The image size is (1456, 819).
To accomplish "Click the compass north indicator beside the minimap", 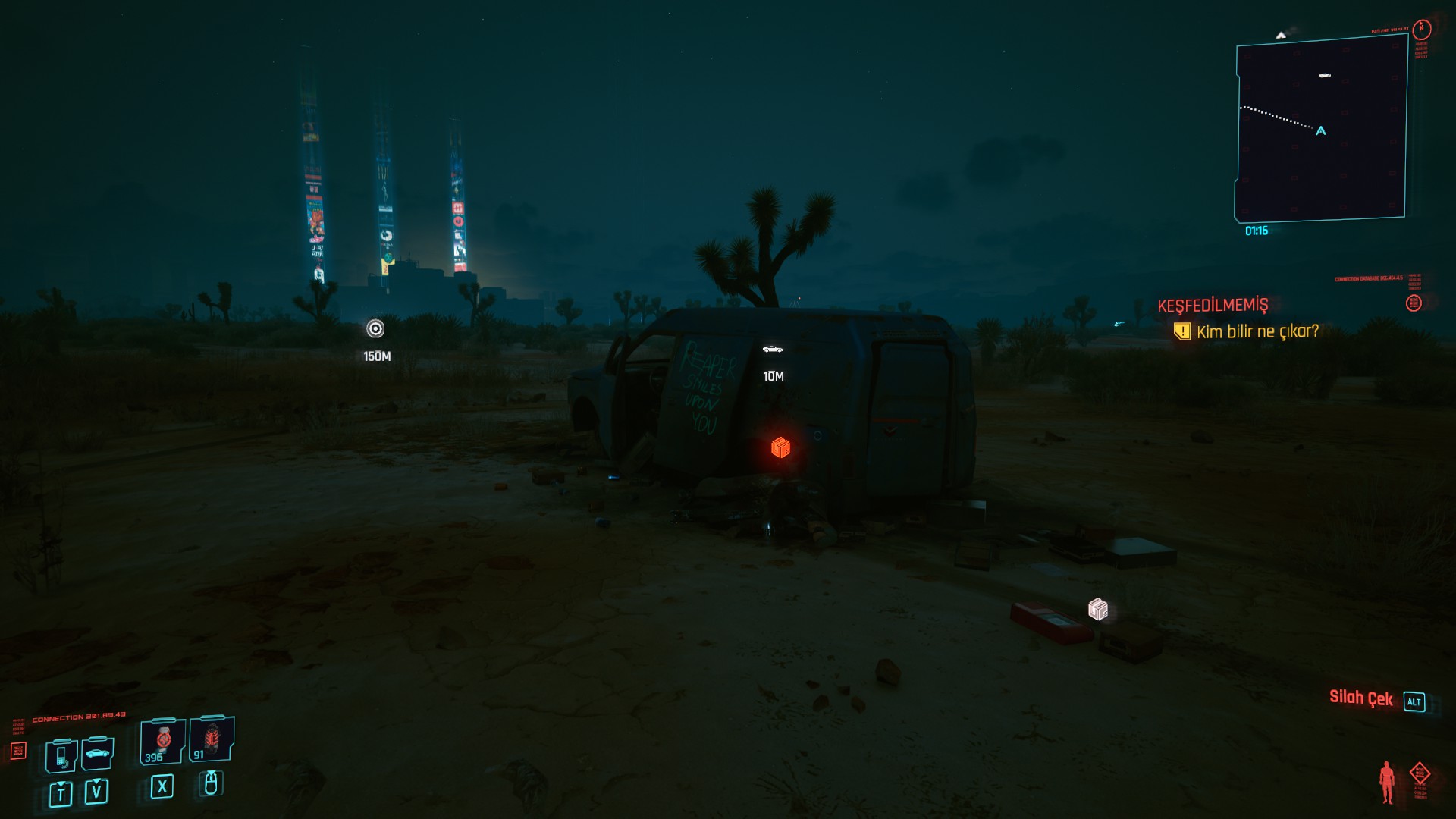I will point(1422,29).
